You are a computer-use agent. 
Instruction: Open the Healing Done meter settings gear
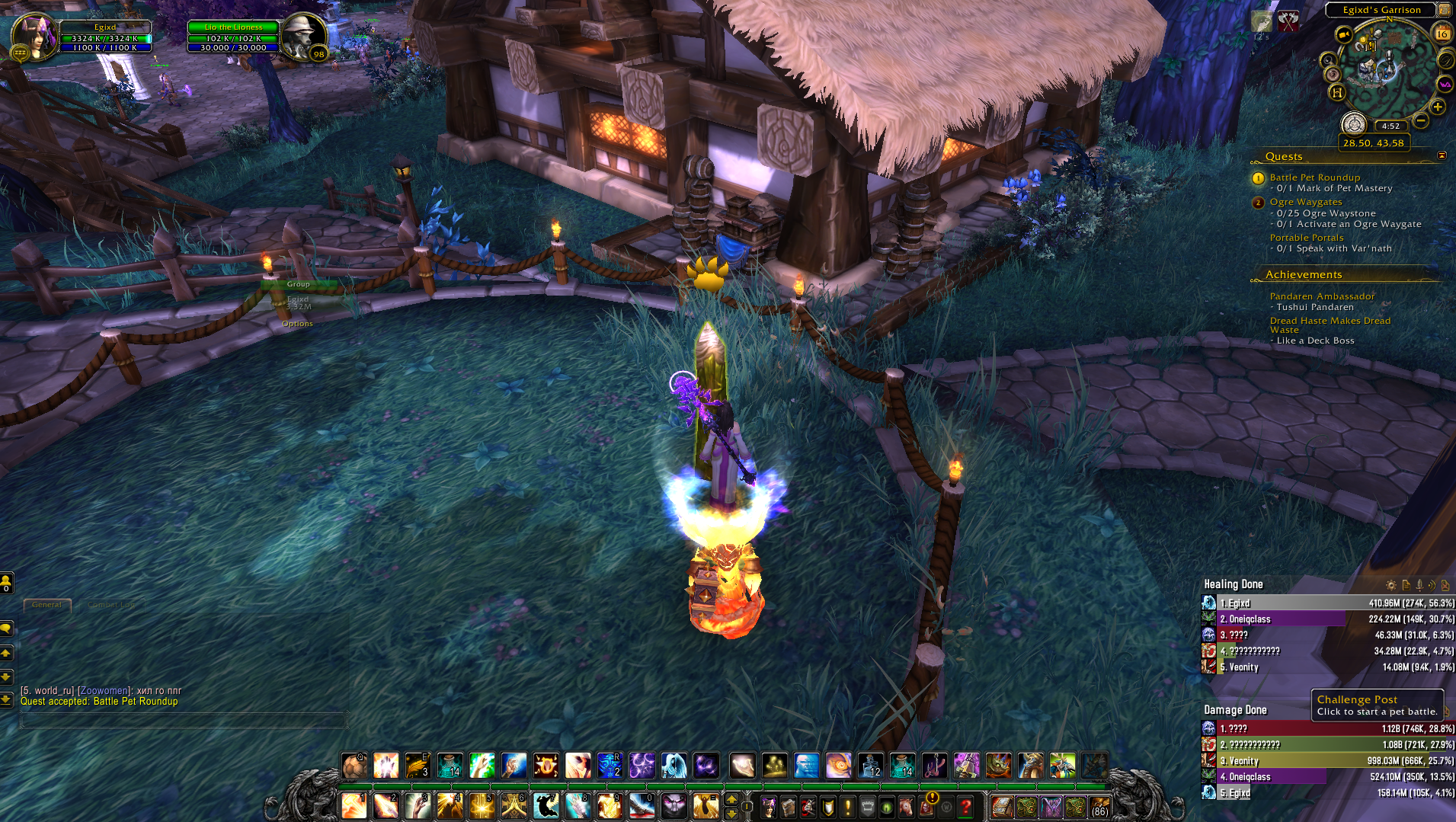tap(1390, 585)
